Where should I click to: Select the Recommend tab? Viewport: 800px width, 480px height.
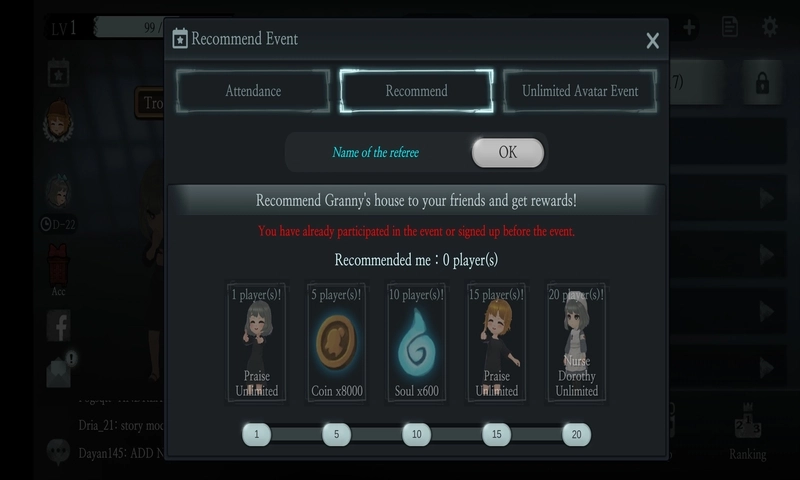(416, 91)
